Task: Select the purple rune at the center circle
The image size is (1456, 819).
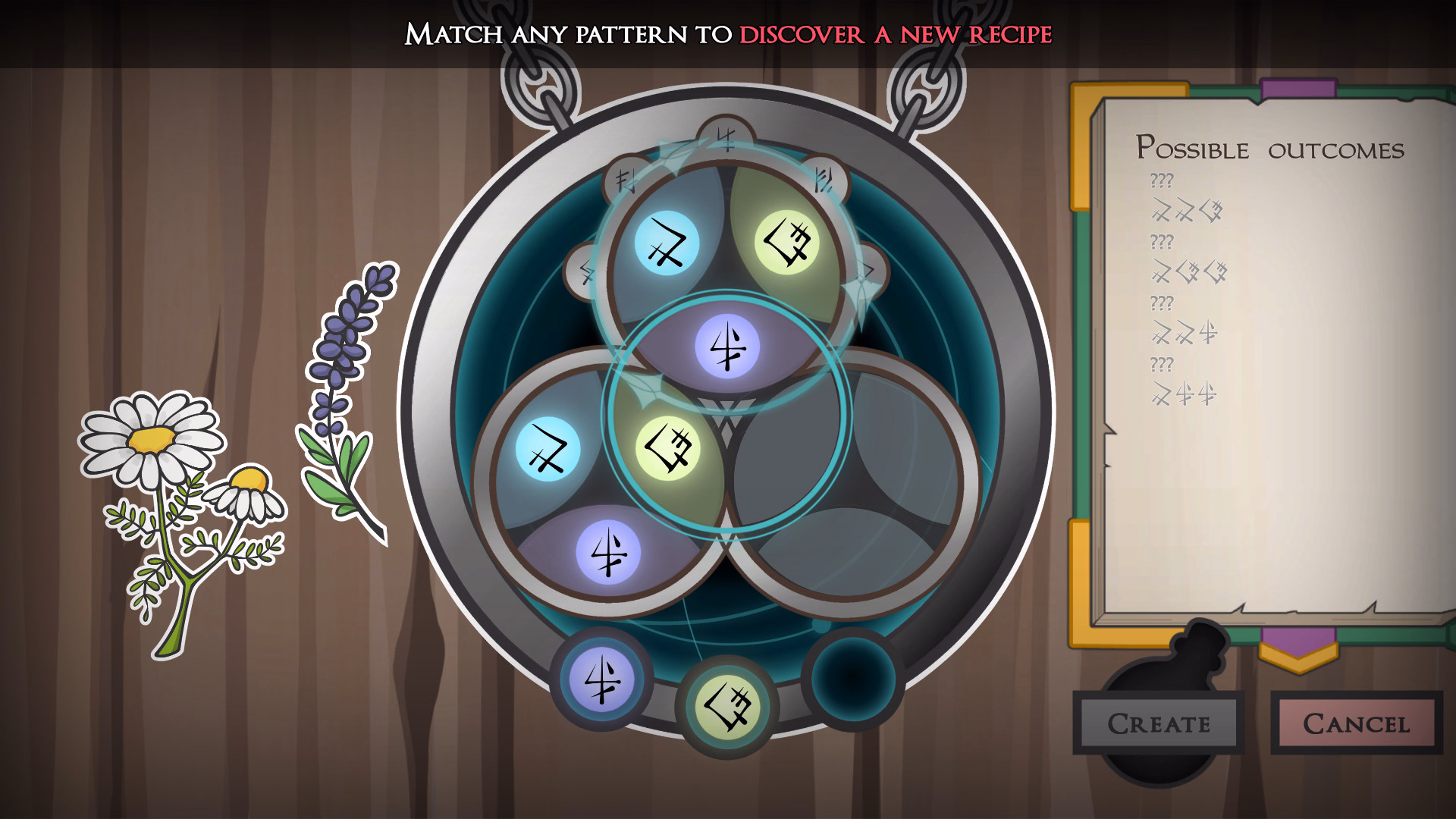Action: 728,344
